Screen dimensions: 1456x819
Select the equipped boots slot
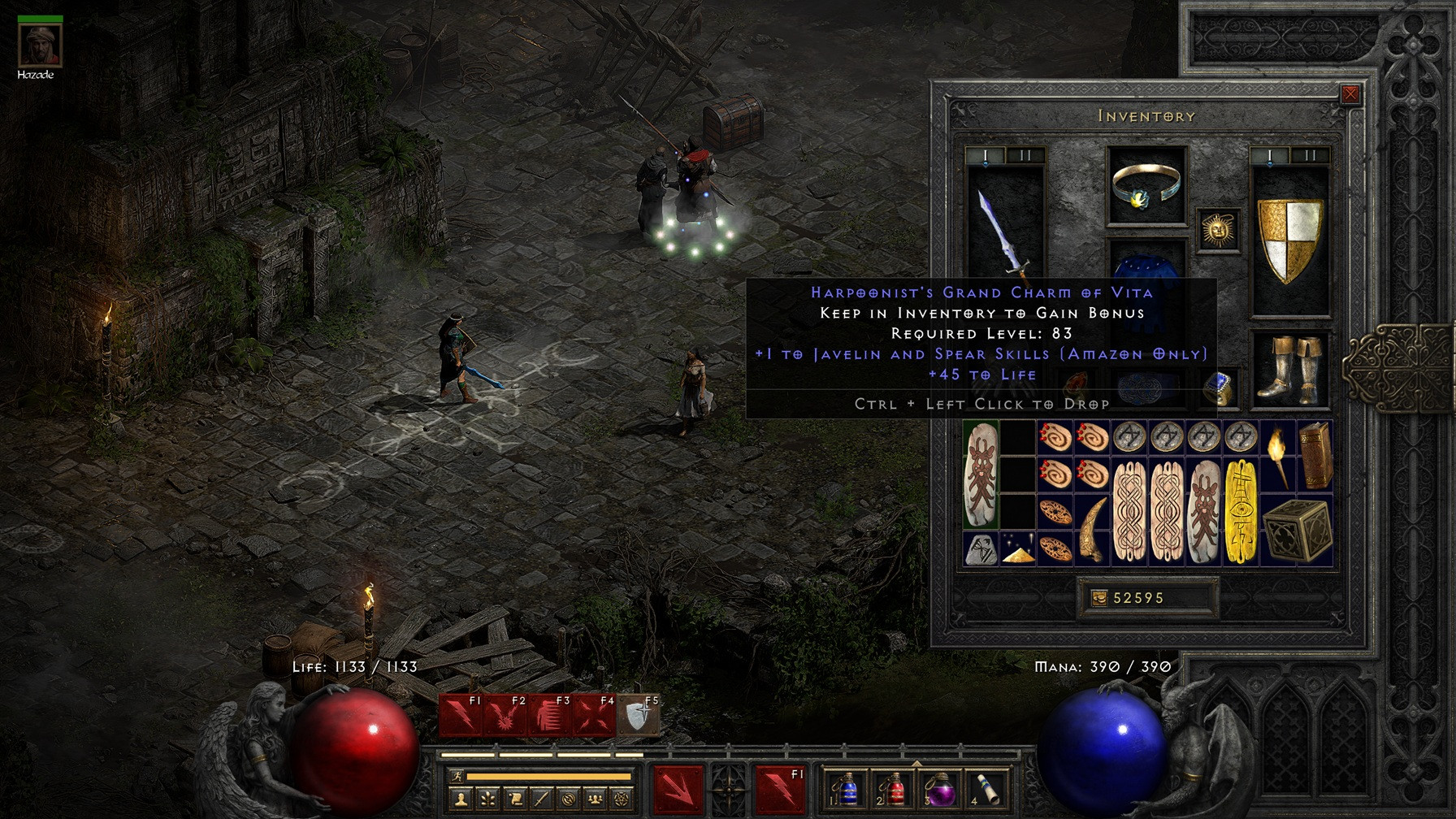[x=1289, y=370]
